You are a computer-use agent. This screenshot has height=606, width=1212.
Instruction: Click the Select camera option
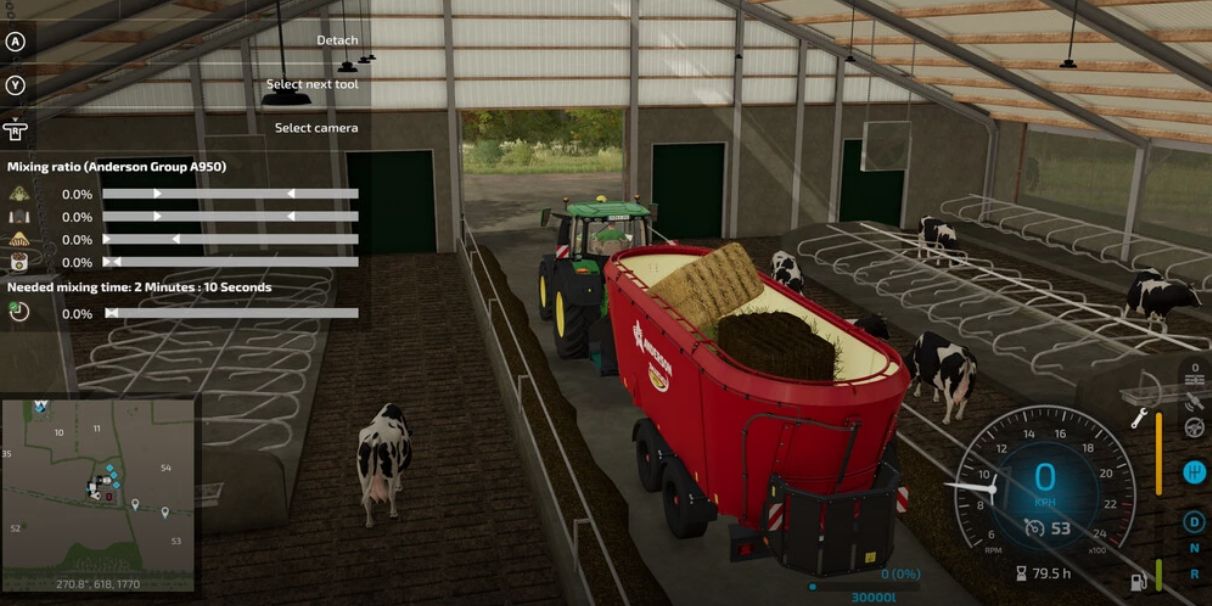(x=316, y=128)
